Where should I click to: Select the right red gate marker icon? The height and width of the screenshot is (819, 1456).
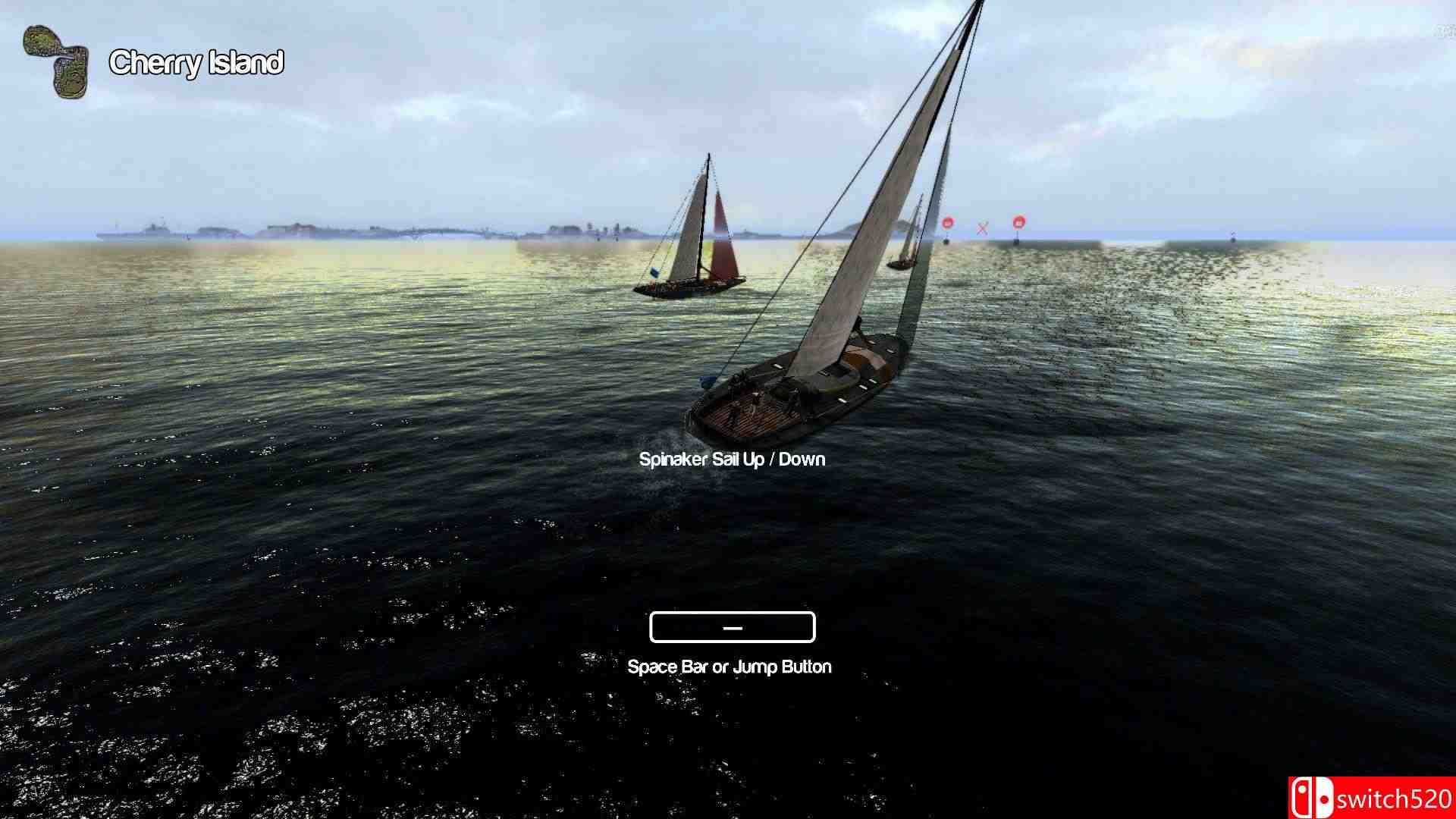click(x=1018, y=224)
